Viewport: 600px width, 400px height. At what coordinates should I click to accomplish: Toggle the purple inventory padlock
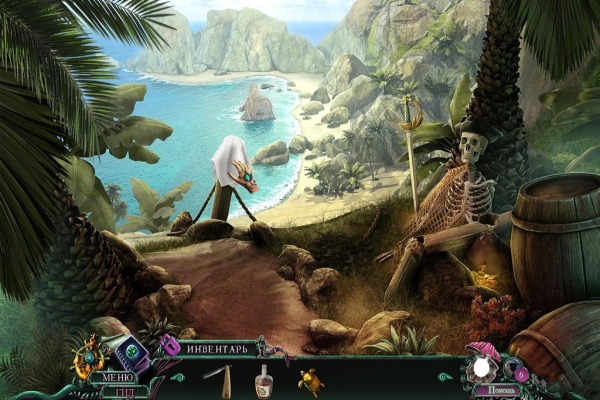pos(170,346)
